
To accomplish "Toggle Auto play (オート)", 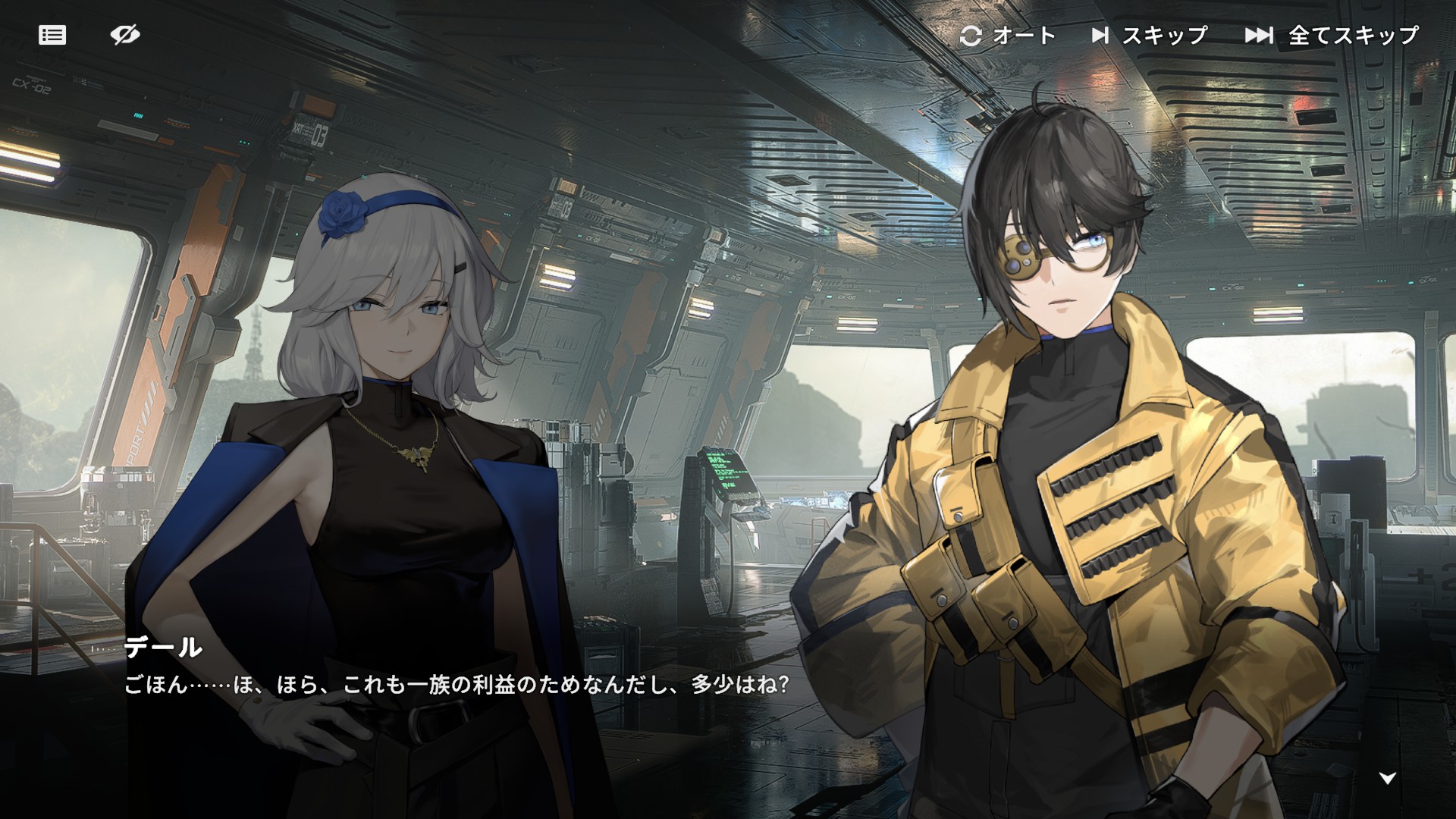I will point(1008,36).
